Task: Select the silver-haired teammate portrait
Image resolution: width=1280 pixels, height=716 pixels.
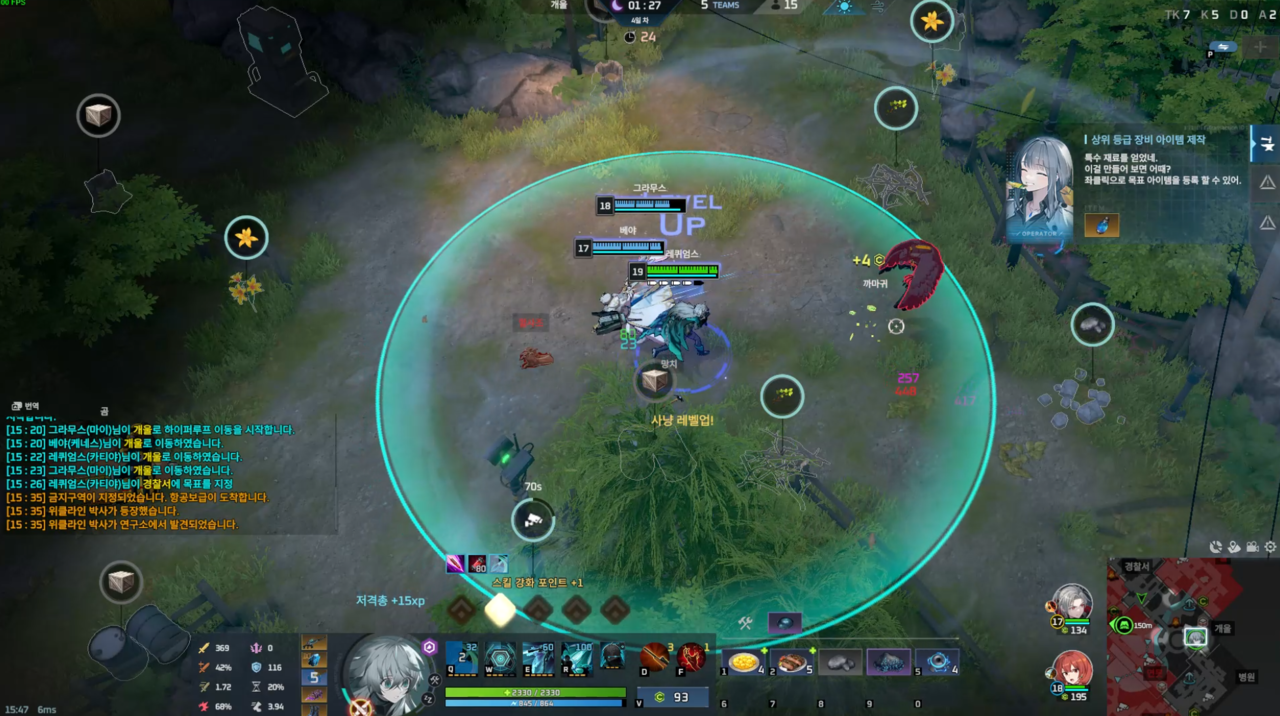Action: pos(1073,603)
